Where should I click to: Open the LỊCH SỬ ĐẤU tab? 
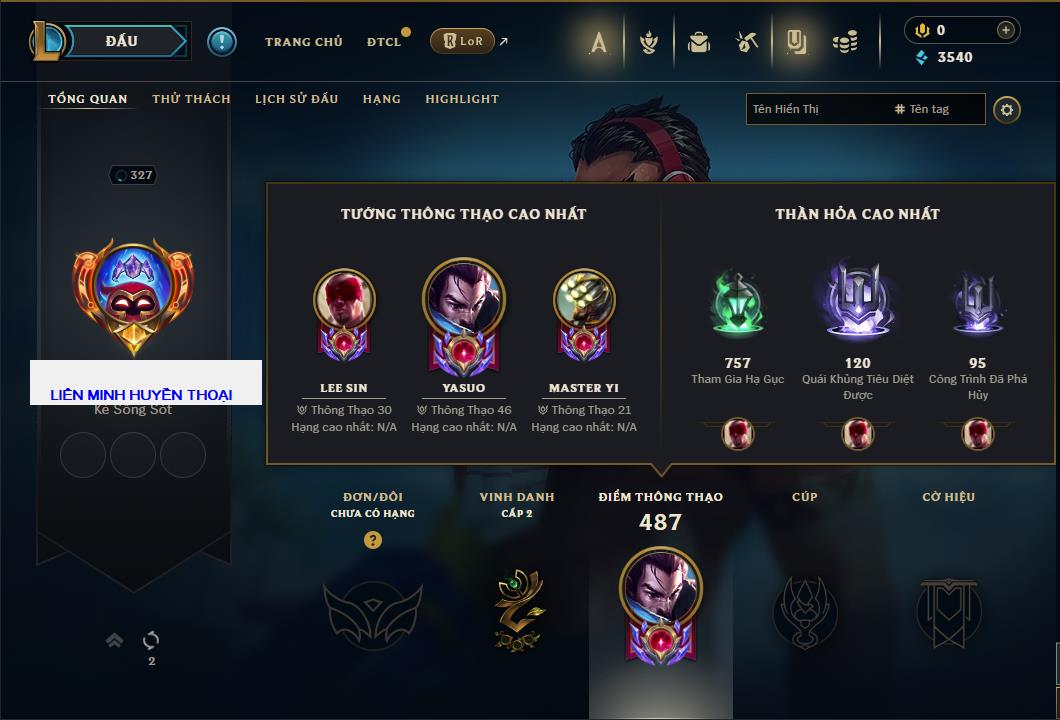(x=296, y=99)
